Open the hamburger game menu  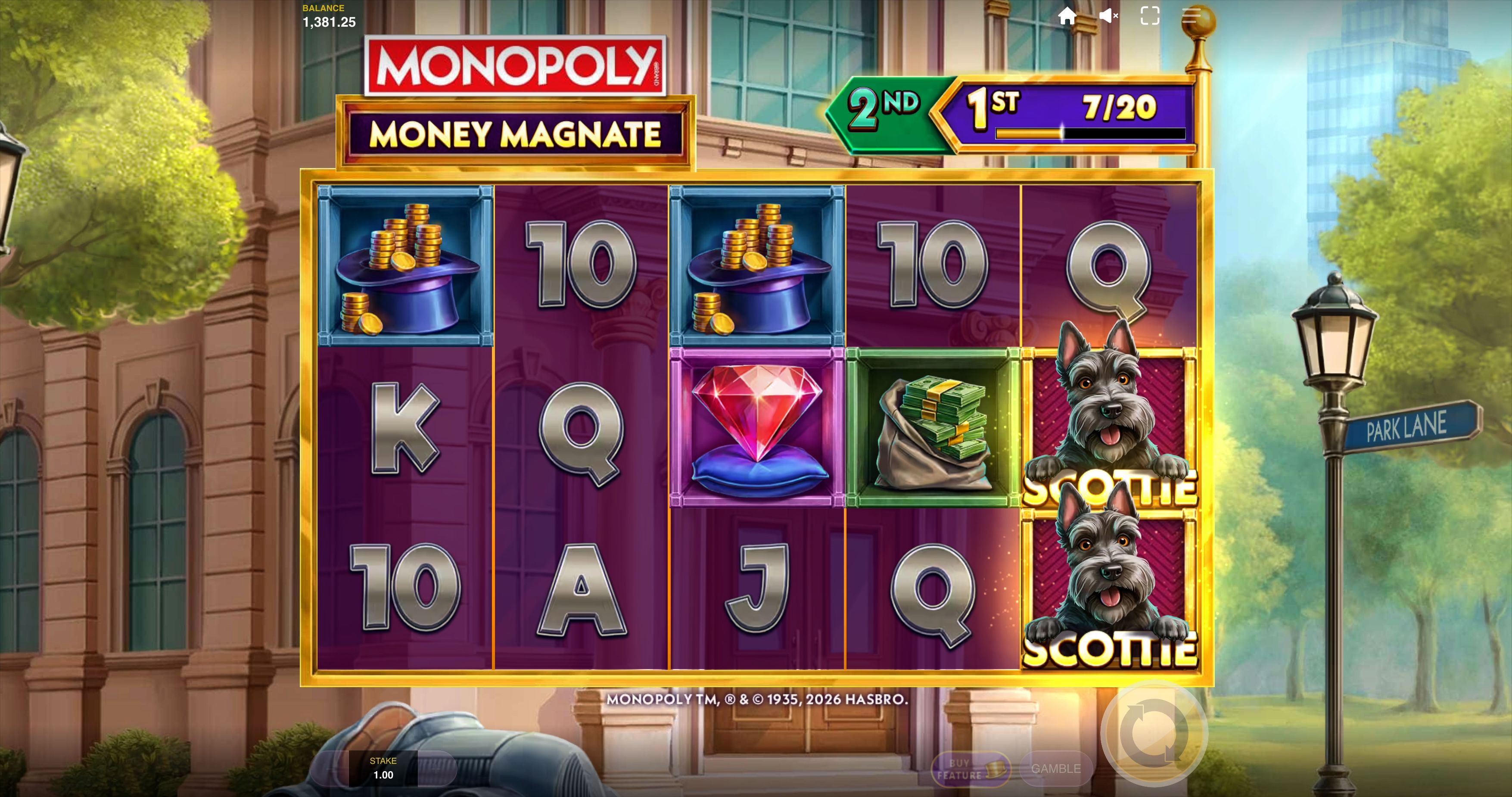tap(1191, 16)
